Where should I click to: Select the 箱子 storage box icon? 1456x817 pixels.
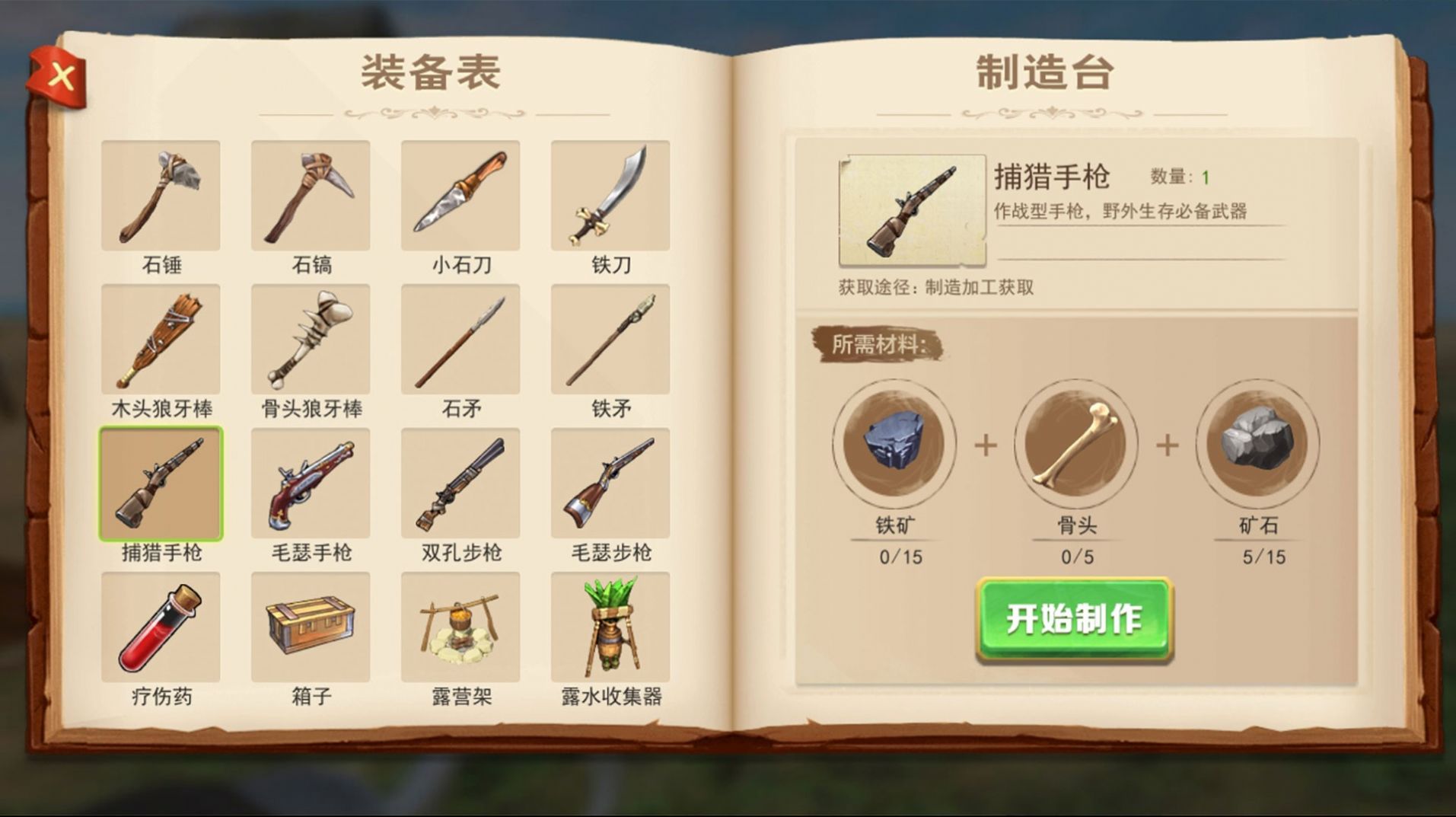310,627
